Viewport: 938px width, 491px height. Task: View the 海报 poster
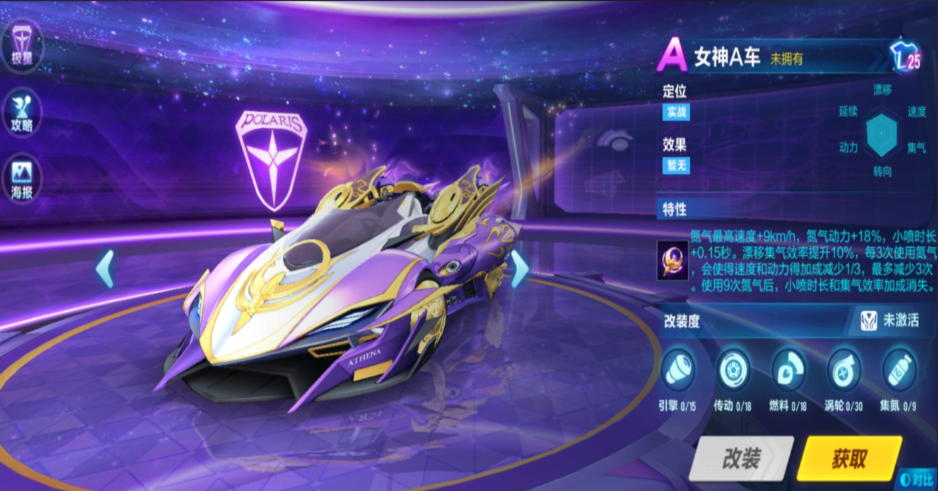coord(22,177)
